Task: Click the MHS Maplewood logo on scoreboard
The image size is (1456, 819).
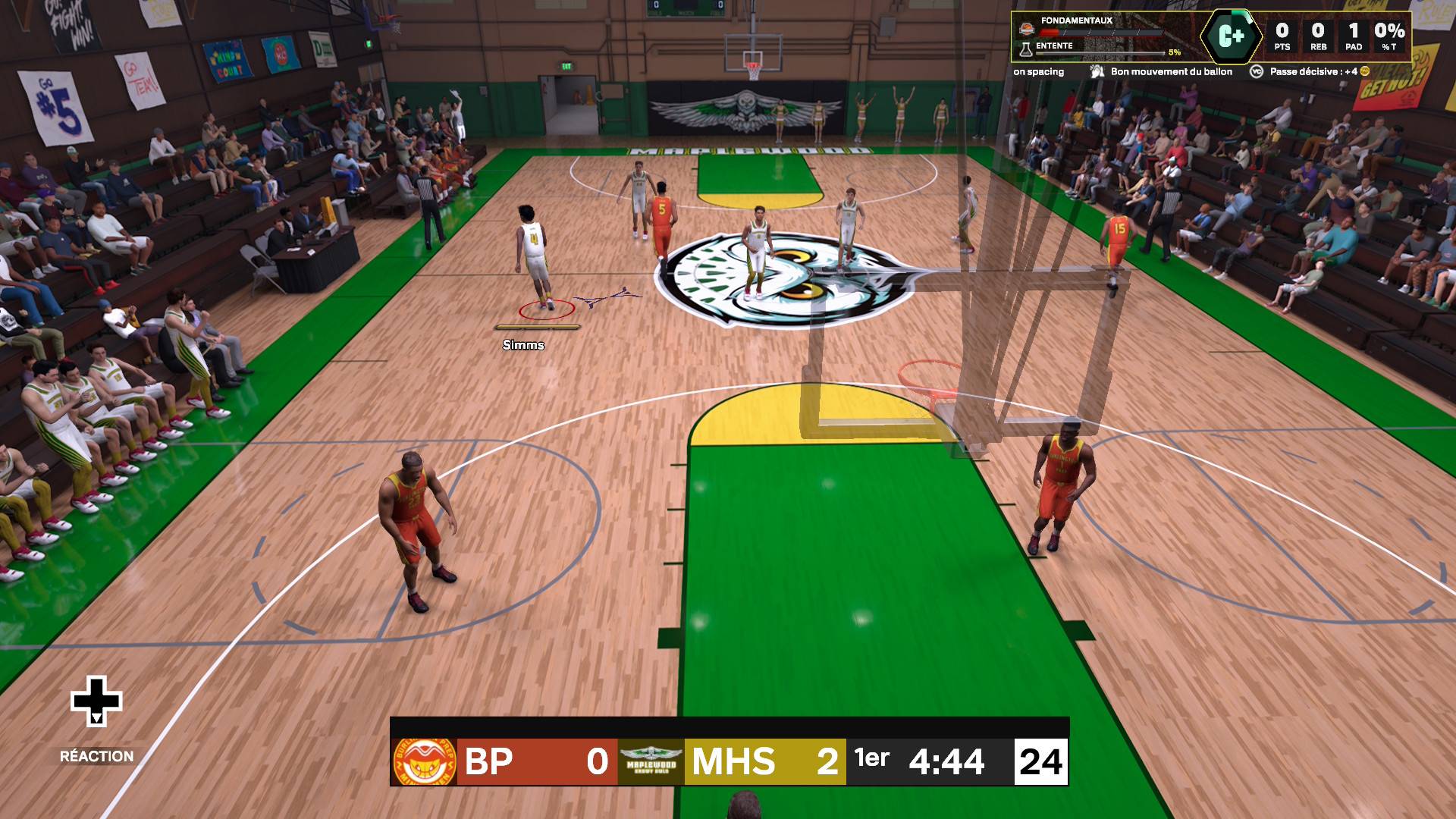Action: (x=651, y=761)
